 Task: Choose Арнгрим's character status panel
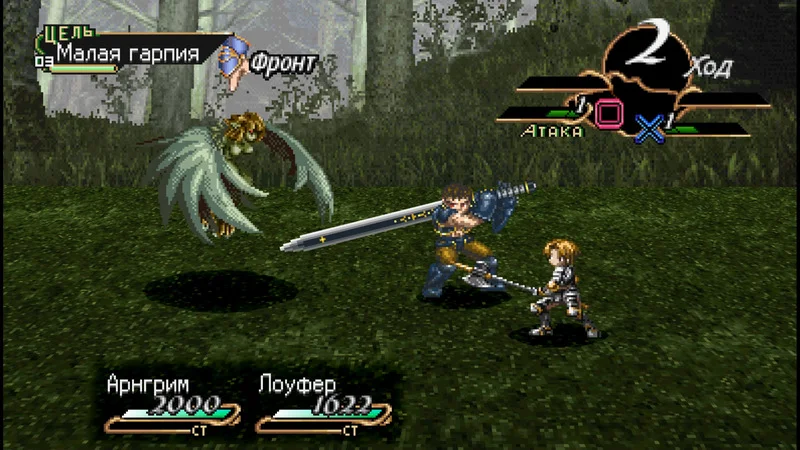click(172, 405)
